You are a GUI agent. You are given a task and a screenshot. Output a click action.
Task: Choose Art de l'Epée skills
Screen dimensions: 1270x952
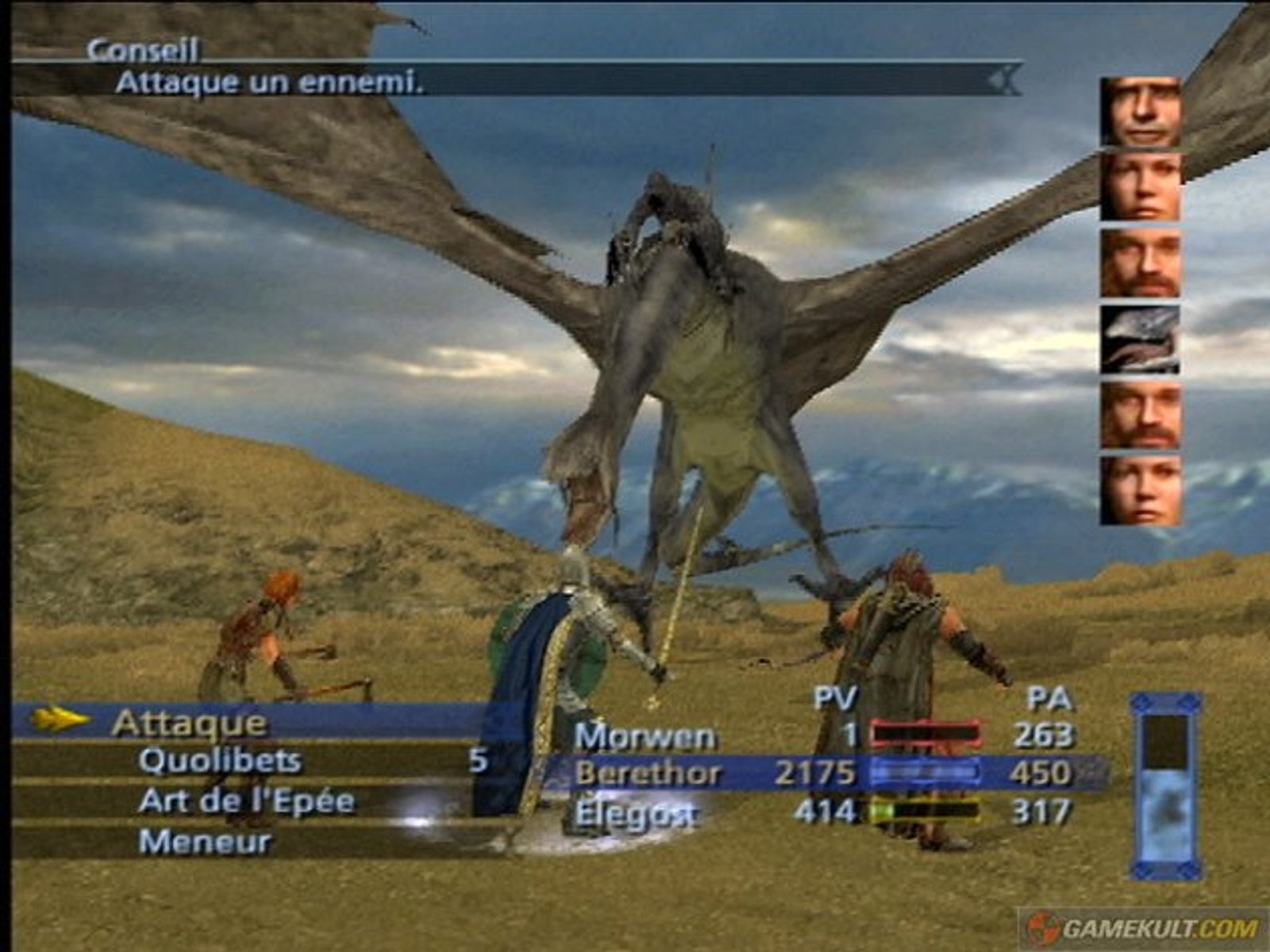point(246,801)
